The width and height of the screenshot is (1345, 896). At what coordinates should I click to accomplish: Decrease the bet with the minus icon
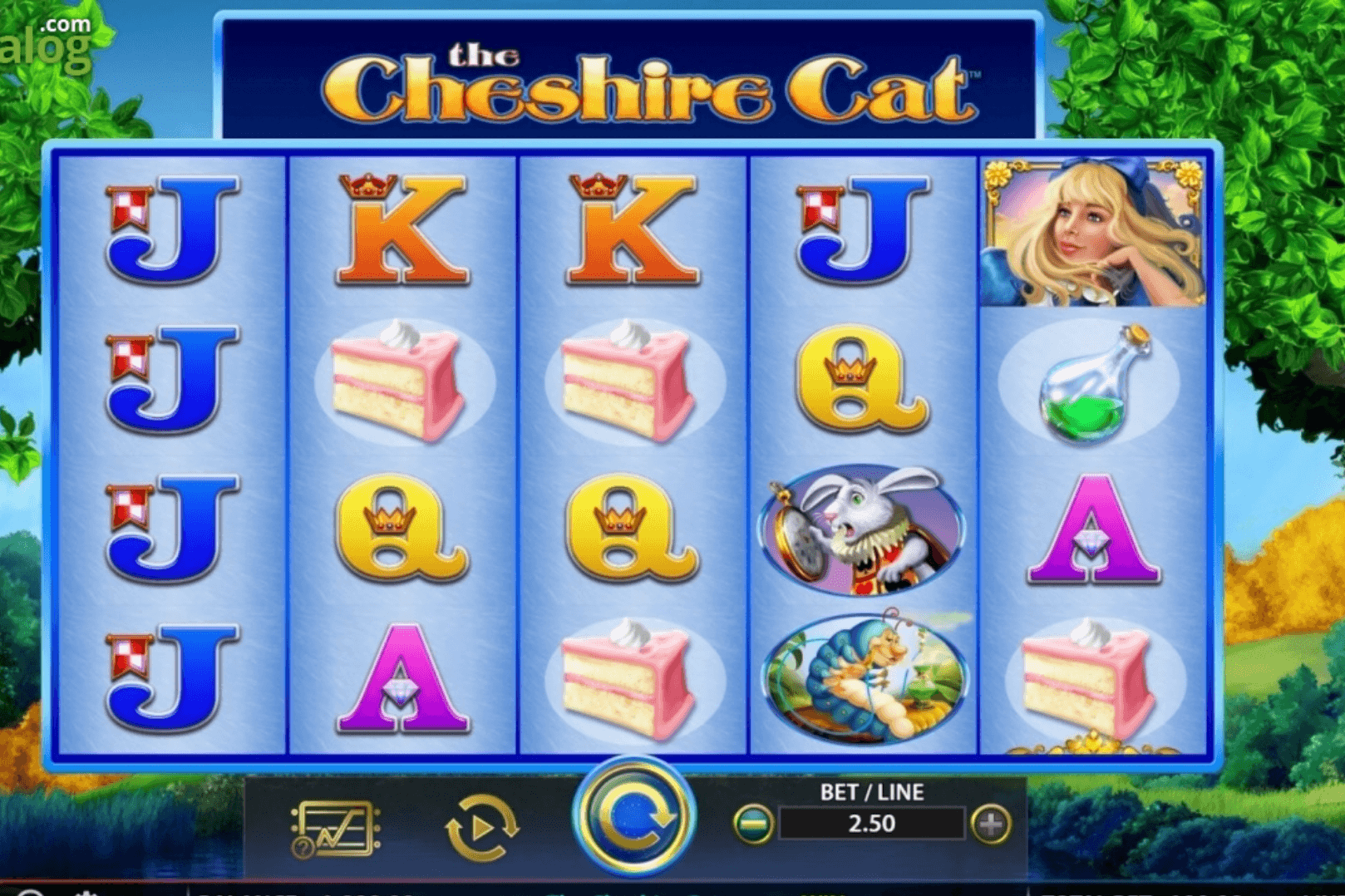pyautogui.click(x=754, y=825)
